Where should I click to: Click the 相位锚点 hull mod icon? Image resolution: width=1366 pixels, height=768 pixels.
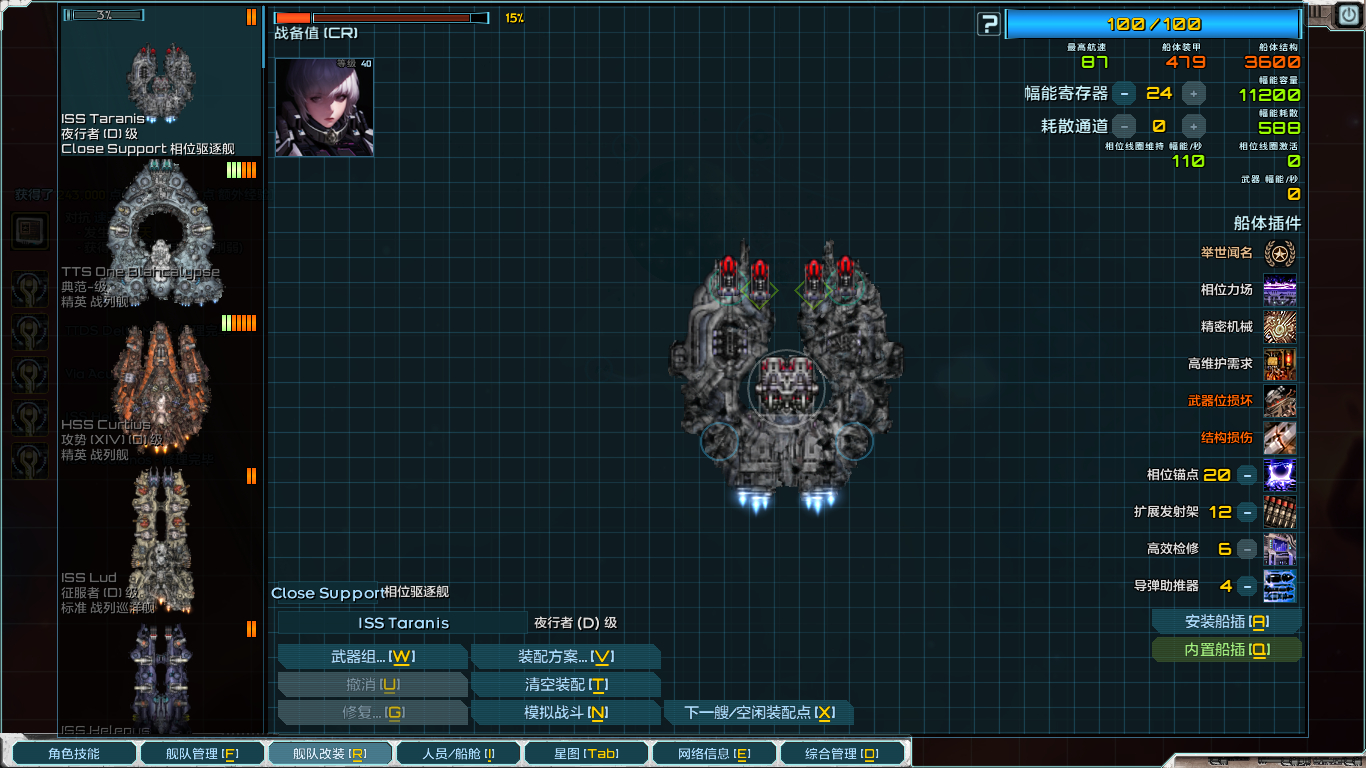click(x=1280, y=475)
